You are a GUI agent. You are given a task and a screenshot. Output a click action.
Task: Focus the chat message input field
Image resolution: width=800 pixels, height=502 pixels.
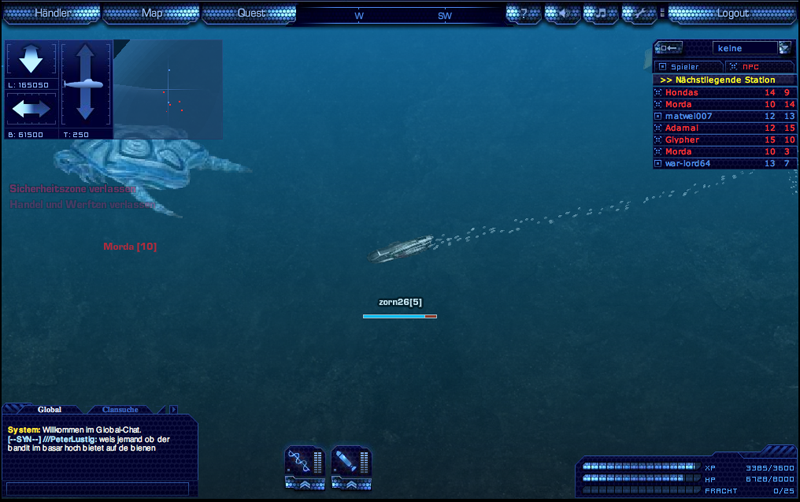(98, 489)
